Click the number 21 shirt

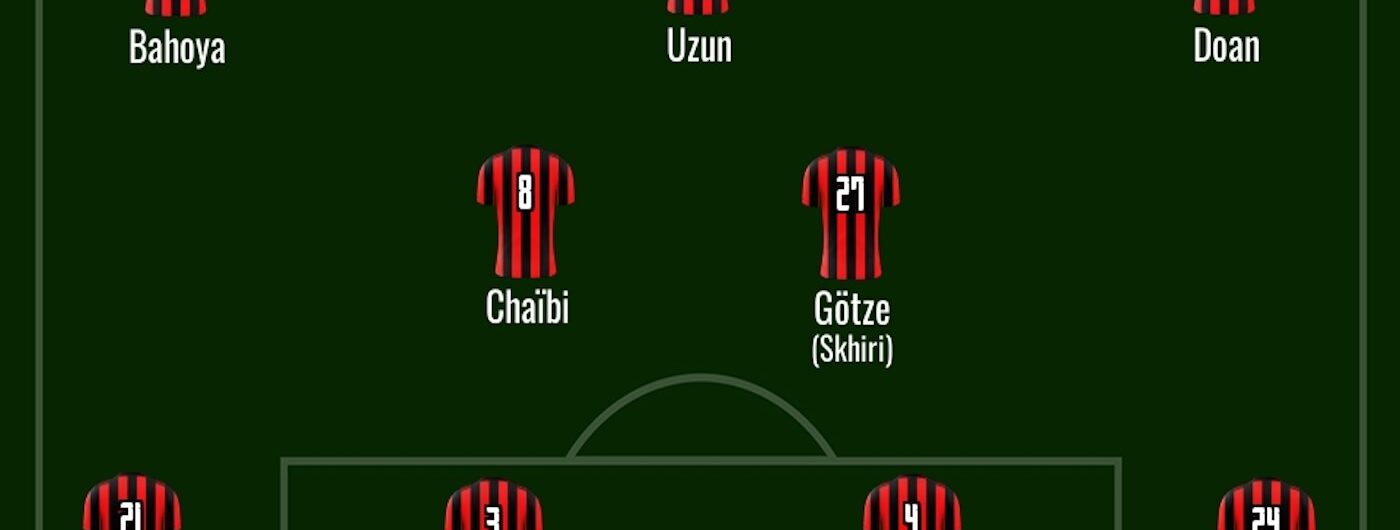click(131, 506)
